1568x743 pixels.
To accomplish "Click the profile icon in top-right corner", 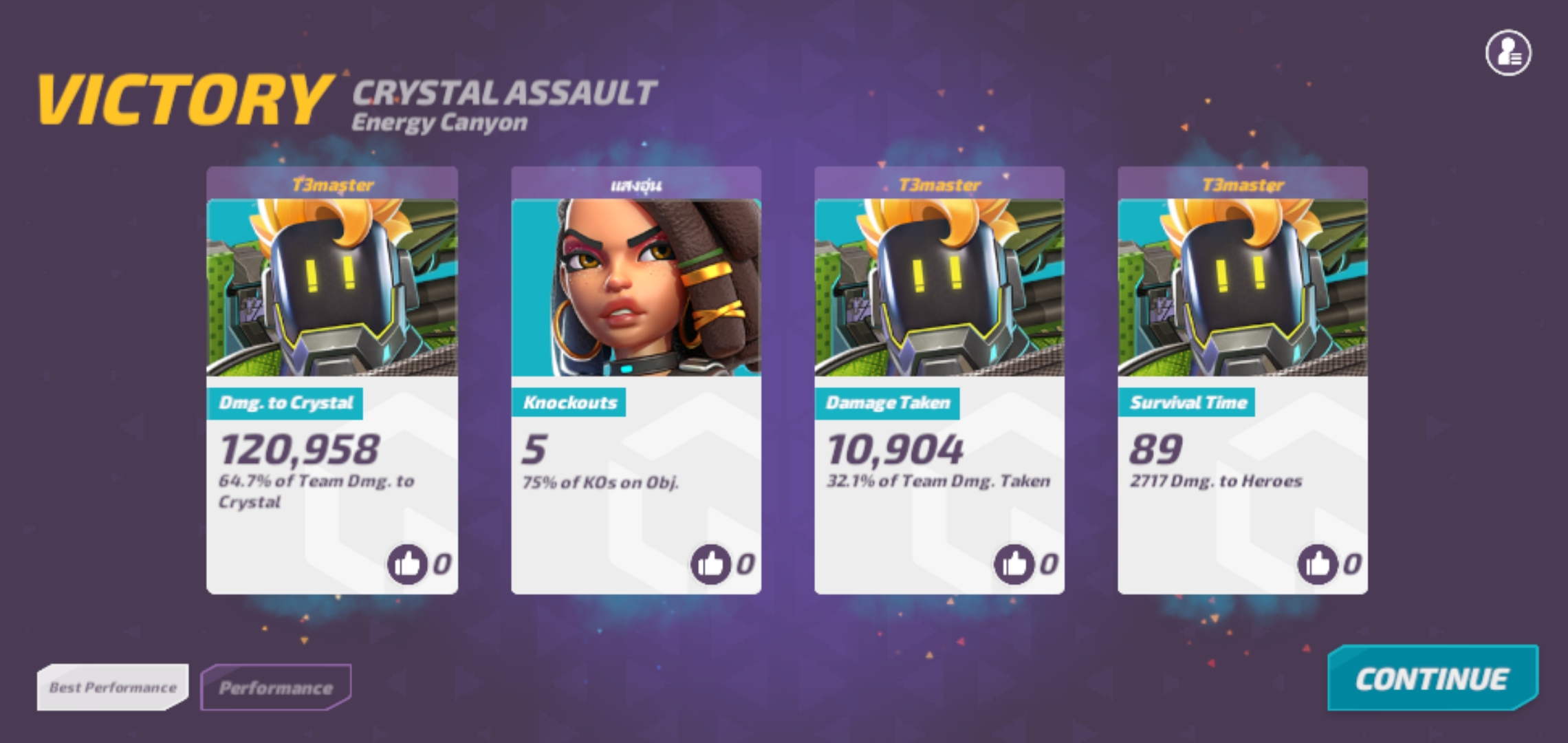I will [x=1508, y=52].
